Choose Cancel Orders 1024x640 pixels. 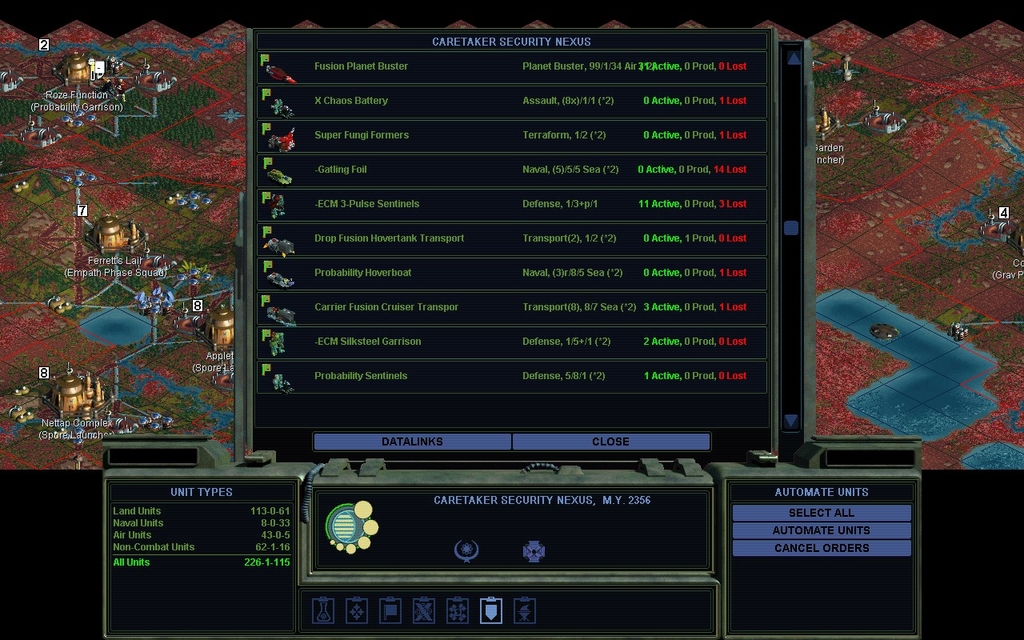click(821, 548)
